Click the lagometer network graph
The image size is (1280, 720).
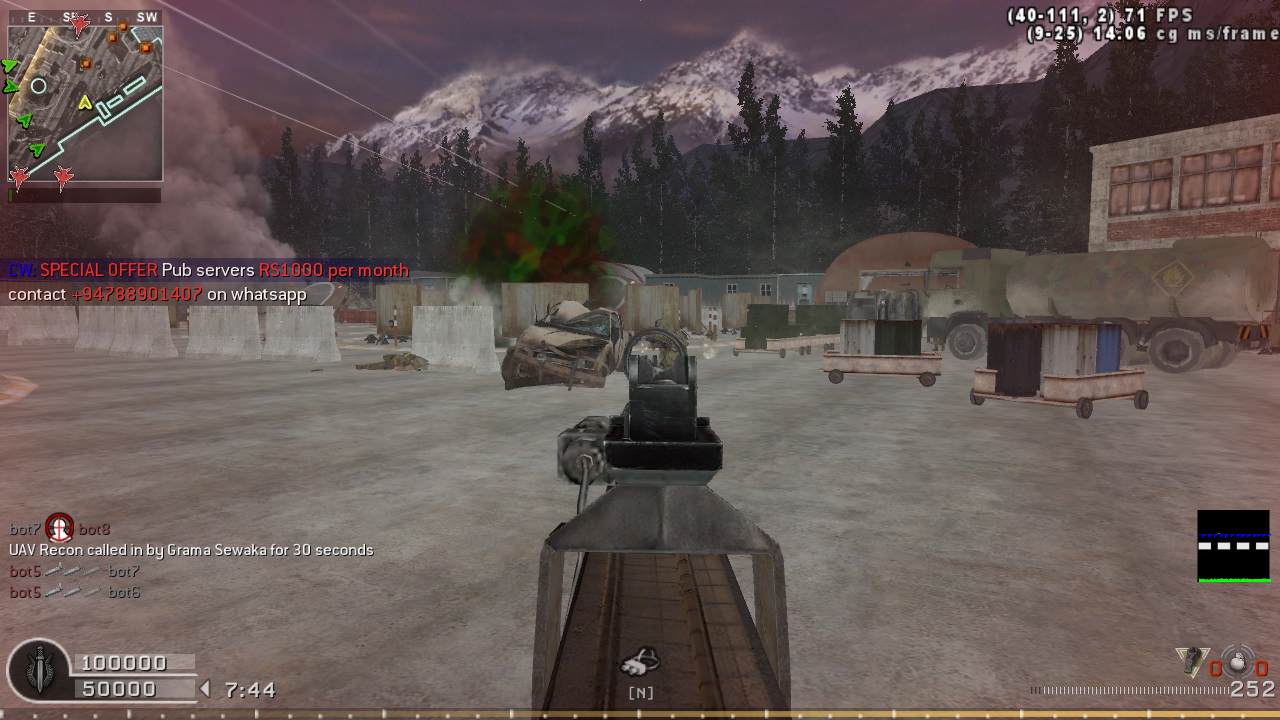coord(1233,546)
